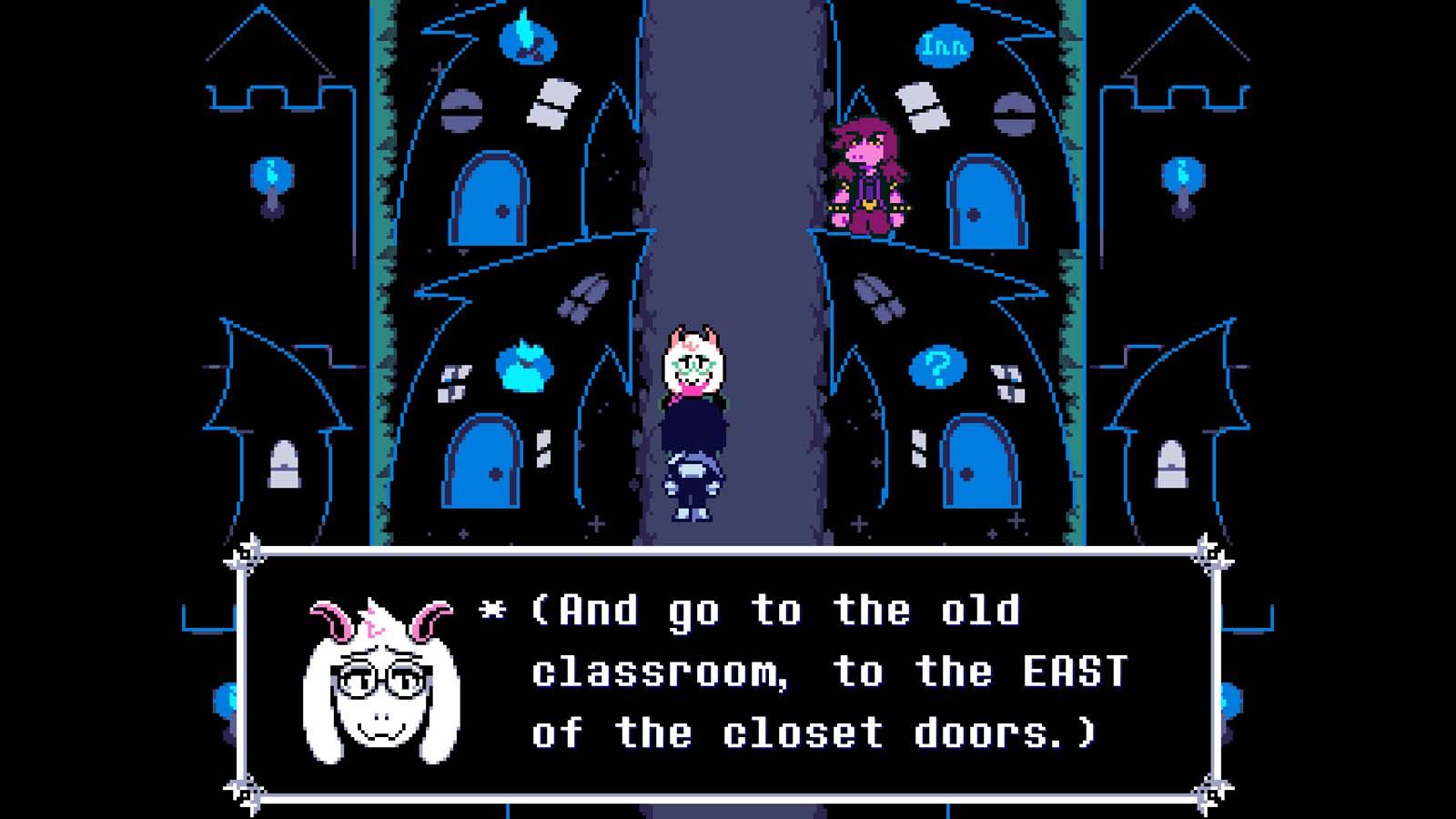
Task: Select the blue question mark sign
Action: 939,368
